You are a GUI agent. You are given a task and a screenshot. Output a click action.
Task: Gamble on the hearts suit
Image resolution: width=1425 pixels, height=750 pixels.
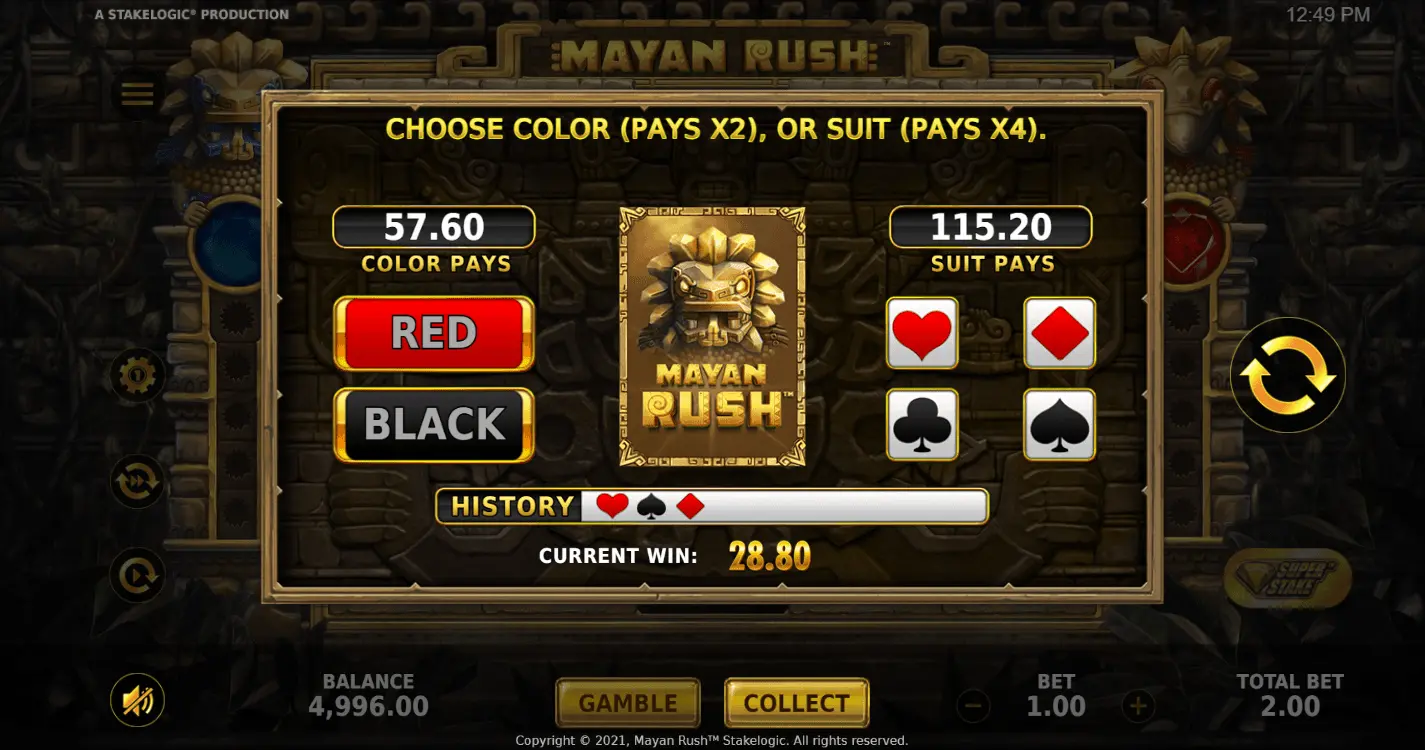[921, 332]
